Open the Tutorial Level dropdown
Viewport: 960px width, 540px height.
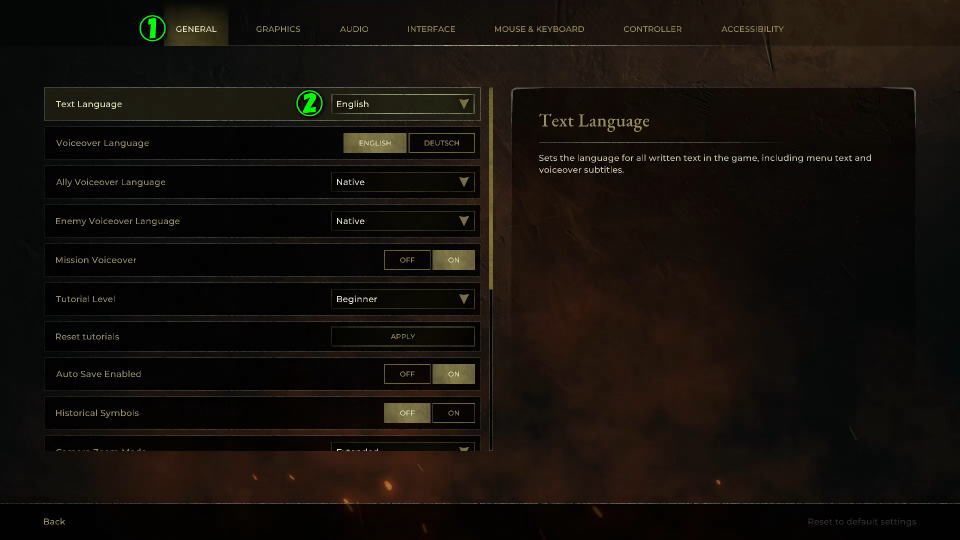402,299
